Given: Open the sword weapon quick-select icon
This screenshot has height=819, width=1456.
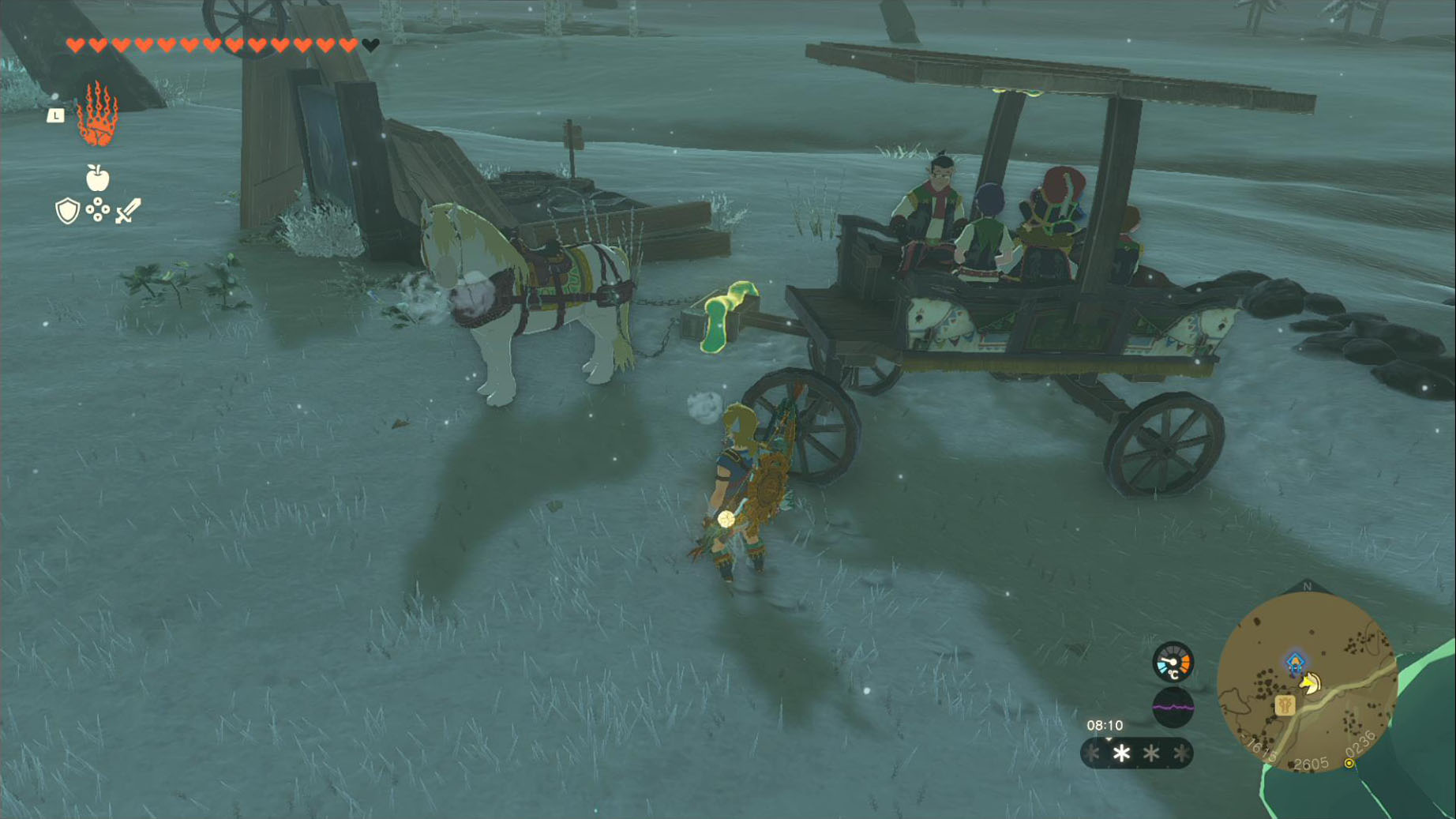Looking at the screenshot, I should [128, 211].
